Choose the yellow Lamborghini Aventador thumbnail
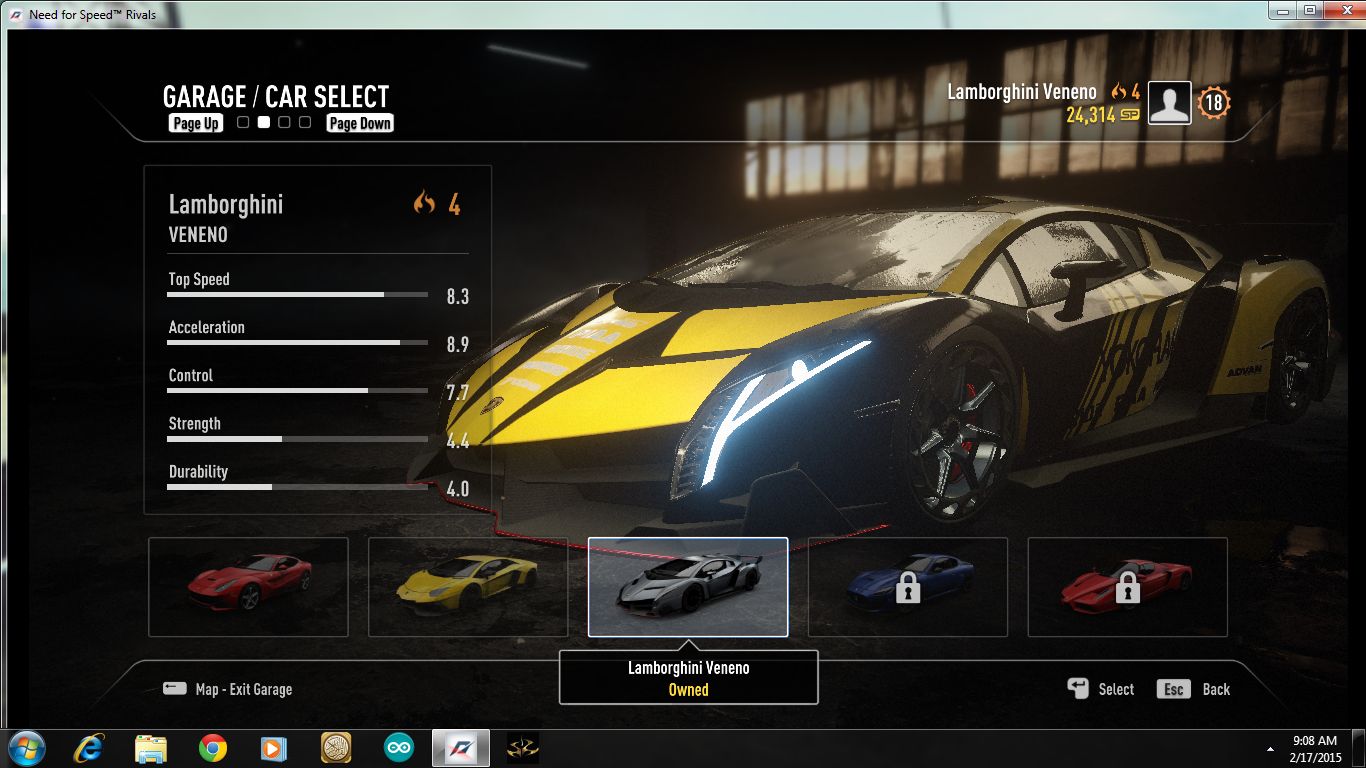 point(468,587)
